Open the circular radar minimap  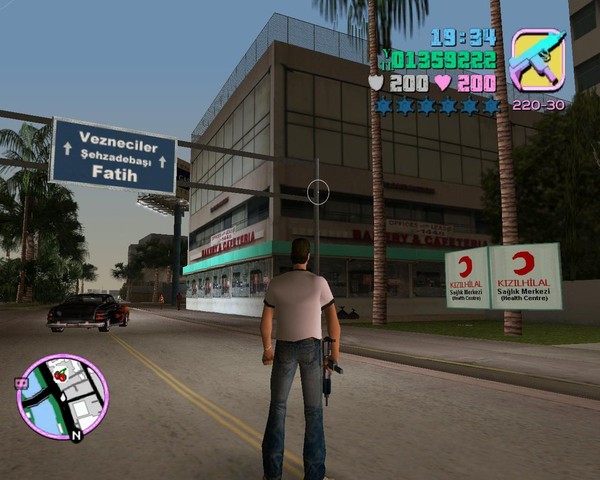point(62,397)
